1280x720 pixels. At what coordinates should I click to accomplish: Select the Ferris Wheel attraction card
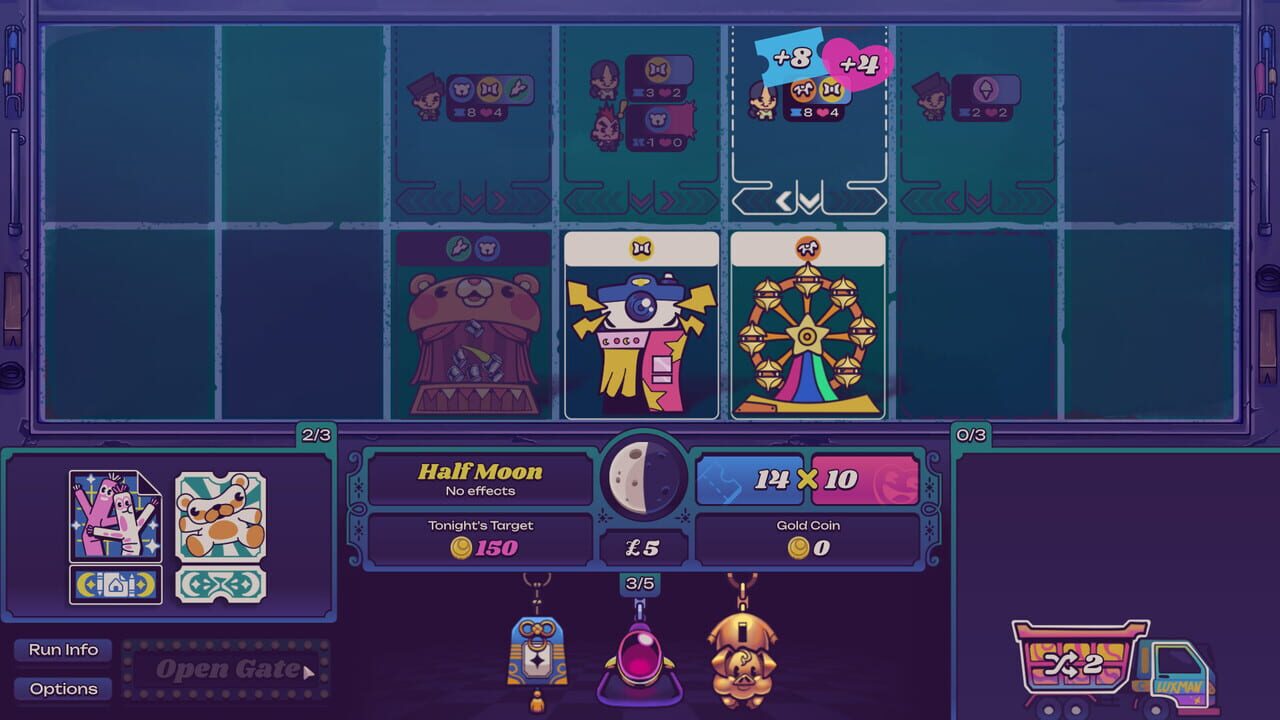(x=807, y=325)
